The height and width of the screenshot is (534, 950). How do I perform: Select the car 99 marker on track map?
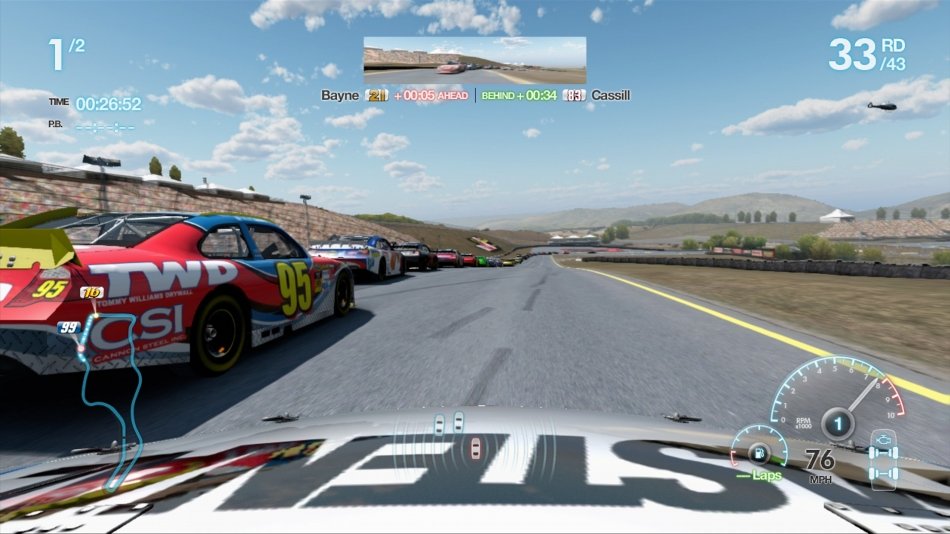(69, 327)
